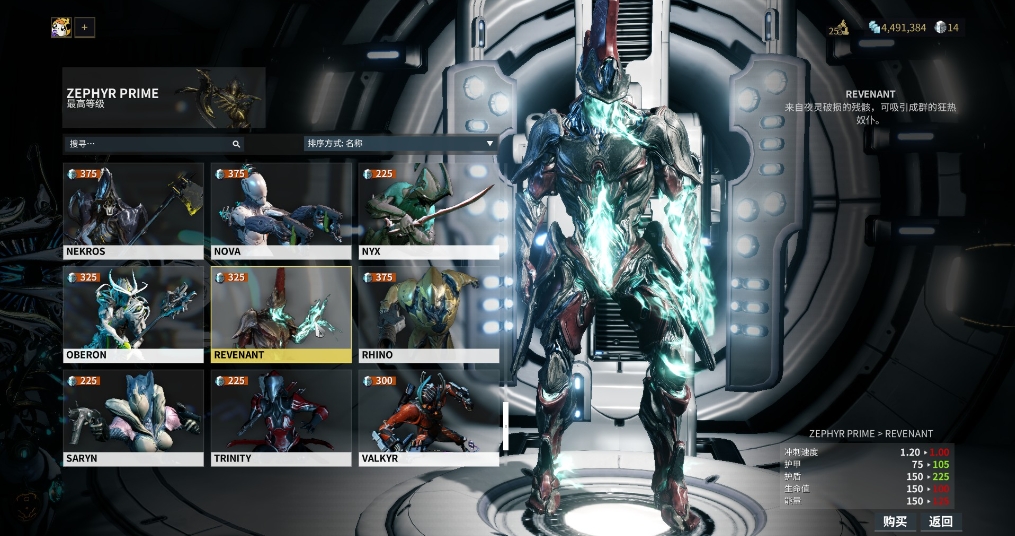Click the platinum currency icon
The height and width of the screenshot is (536, 1015).
click(940, 28)
